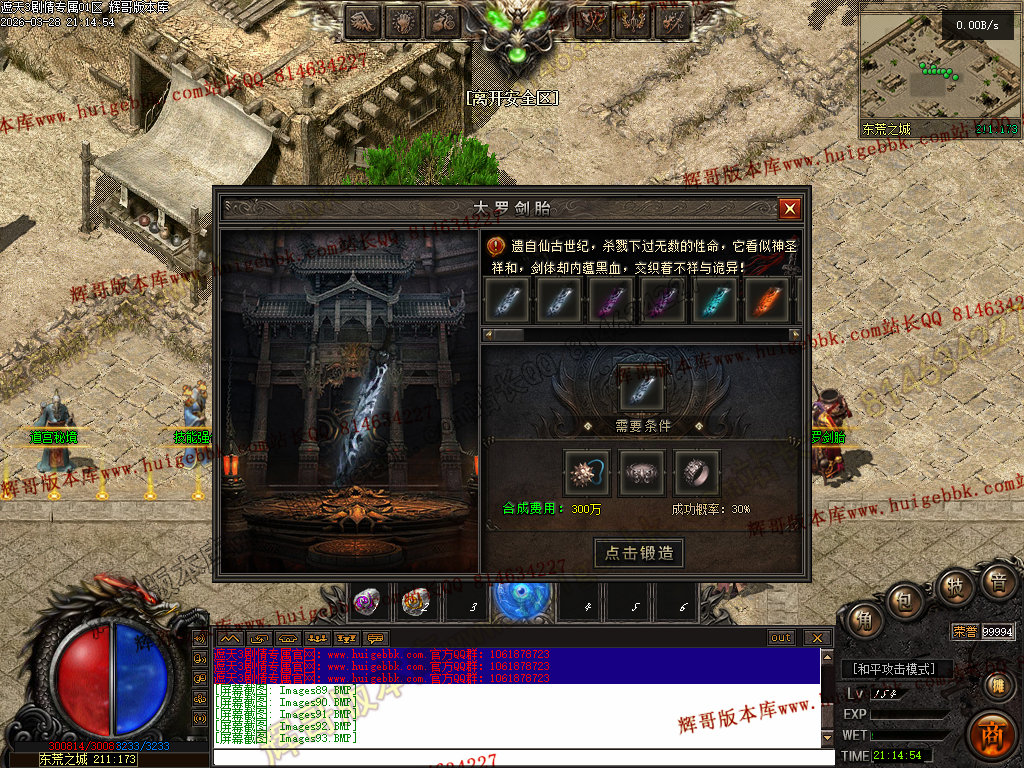This screenshot has height=768, width=1024.
Task: Click the 点击锻造 forge button
Action: pyautogui.click(x=639, y=553)
